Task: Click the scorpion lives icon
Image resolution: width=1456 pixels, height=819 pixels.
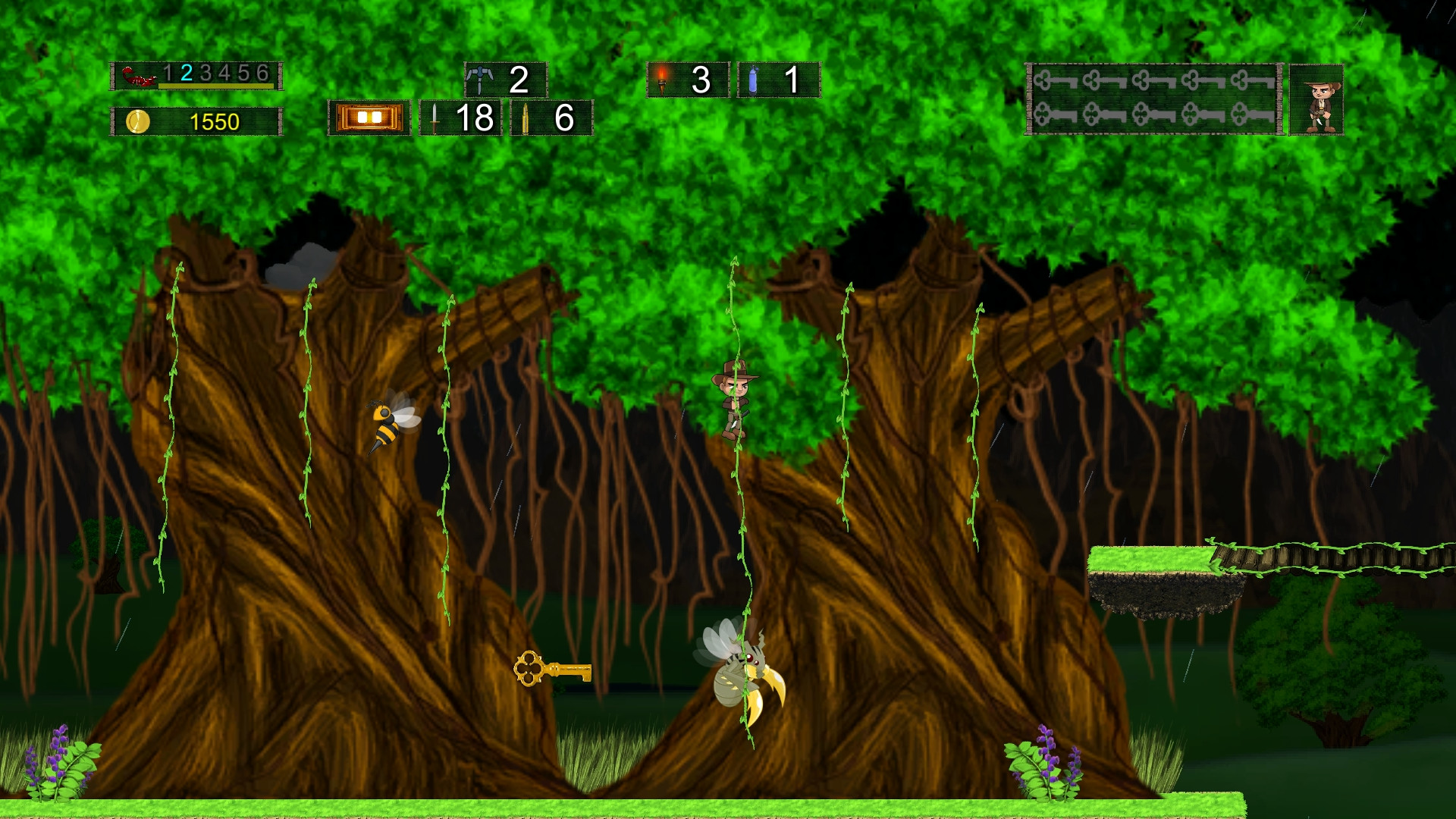Action: coord(137,75)
